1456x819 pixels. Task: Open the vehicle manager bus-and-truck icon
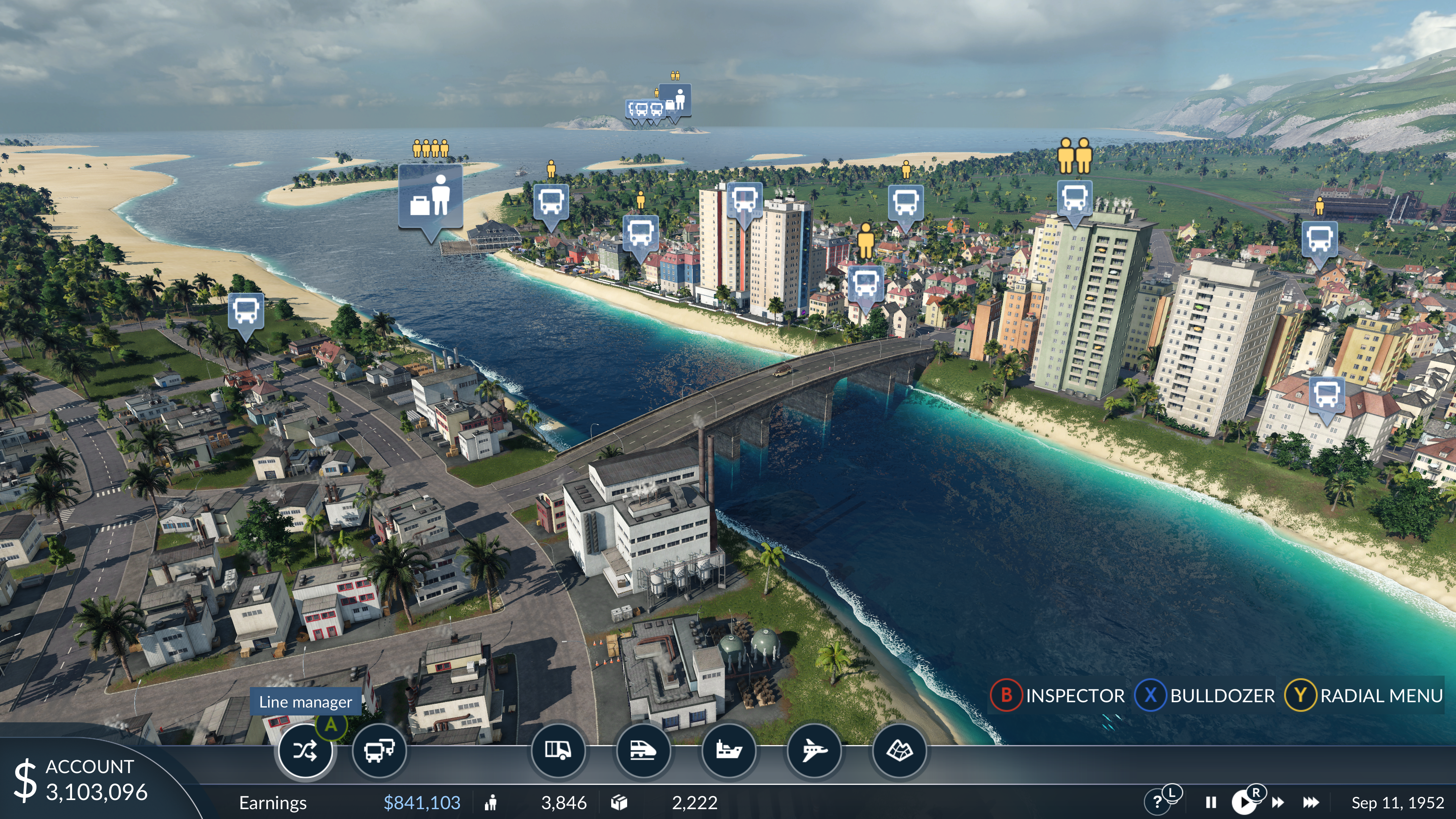[x=379, y=751]
